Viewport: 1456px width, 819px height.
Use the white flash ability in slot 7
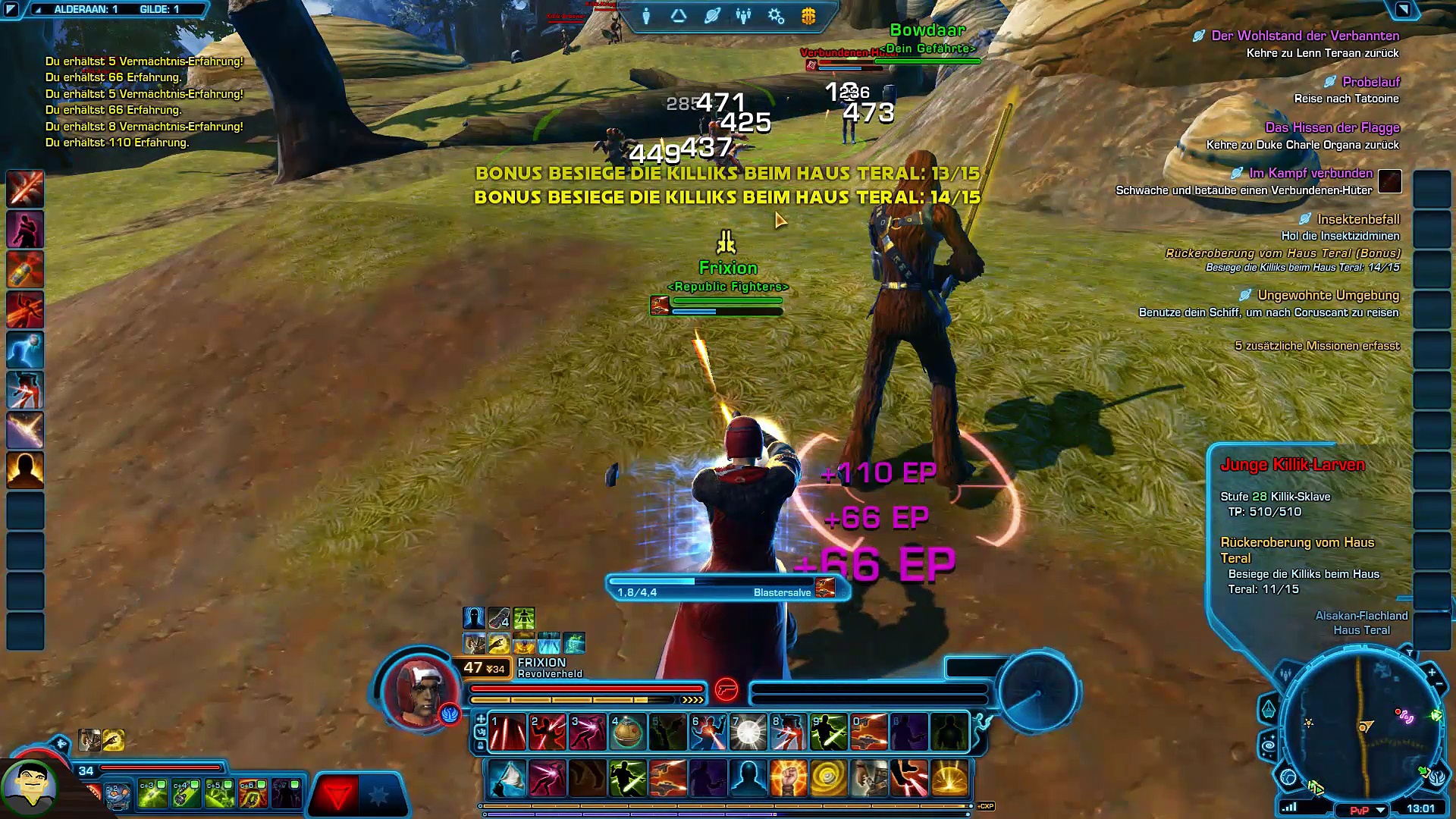coord(748,733)
